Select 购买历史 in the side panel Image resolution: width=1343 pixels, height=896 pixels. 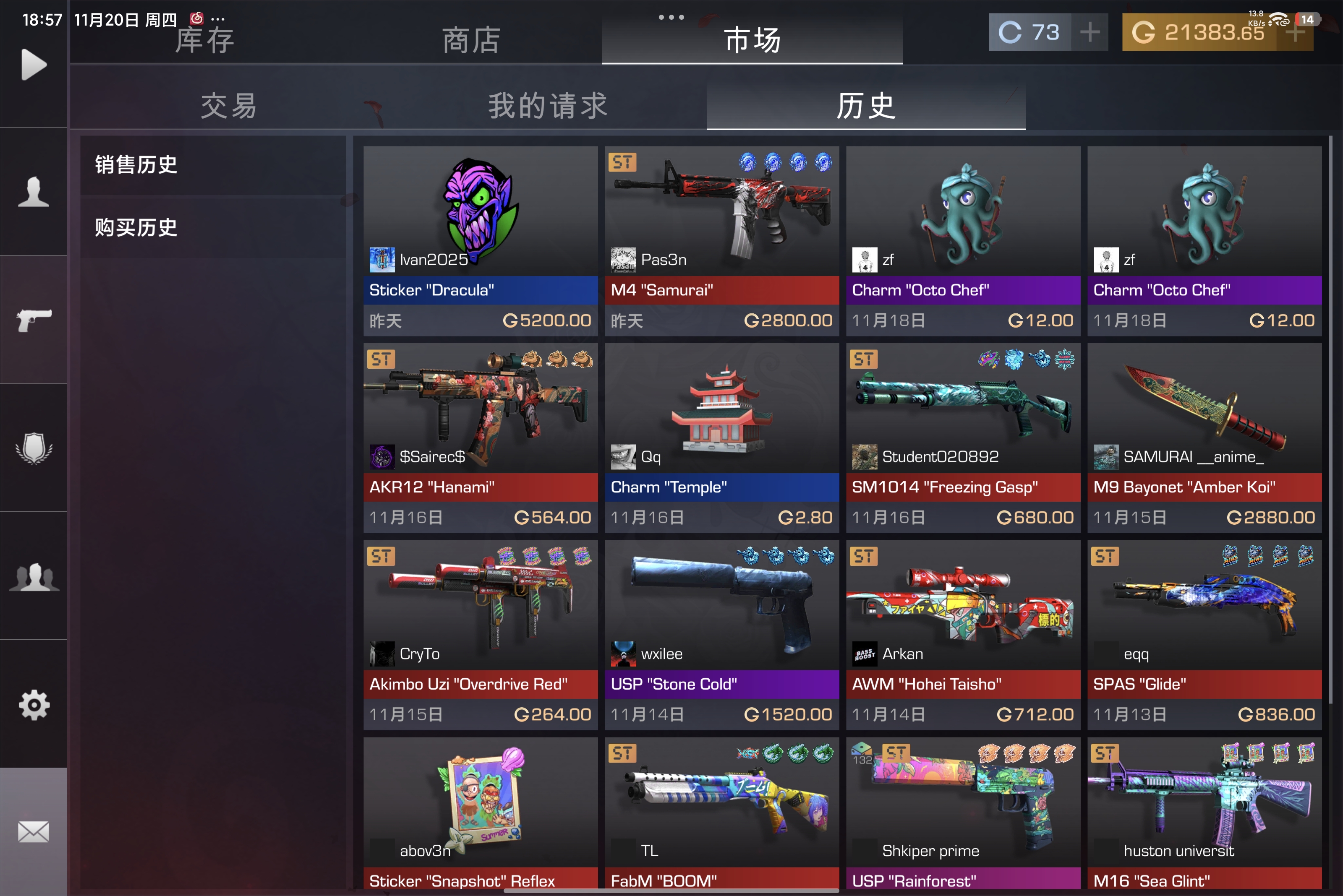(136, 227)
